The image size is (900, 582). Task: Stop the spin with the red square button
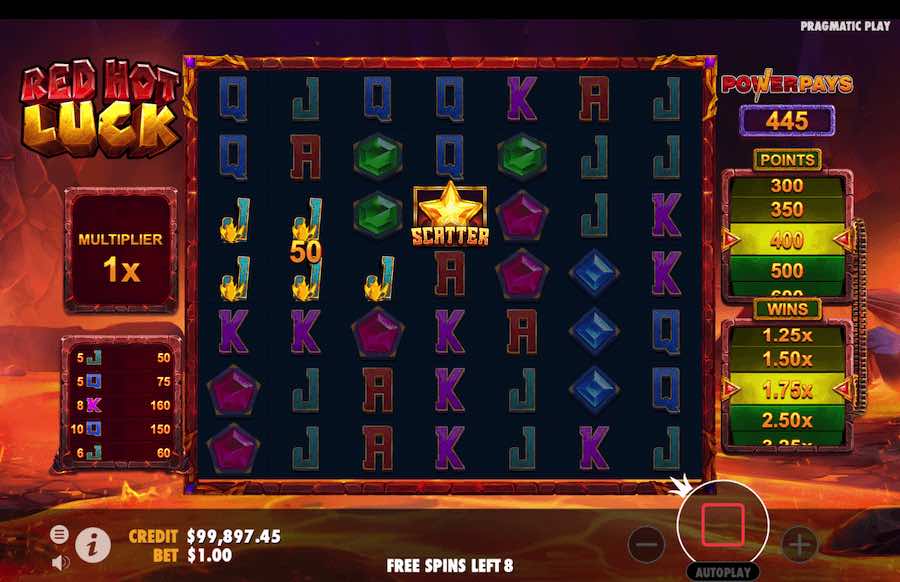pyautogui.click(x=723, y=523)
